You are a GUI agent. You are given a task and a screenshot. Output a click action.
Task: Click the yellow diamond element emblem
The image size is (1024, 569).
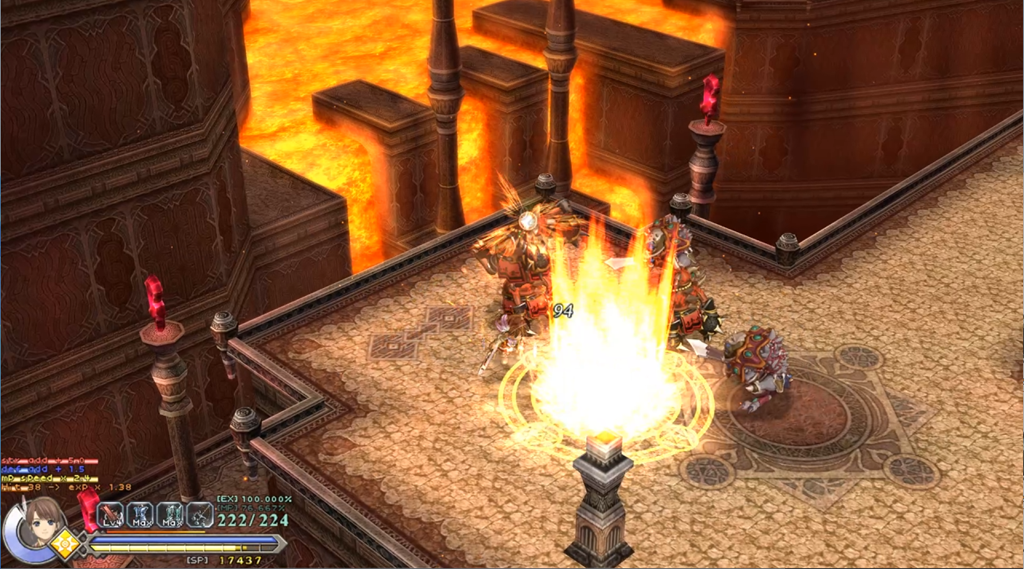(68, 546)
